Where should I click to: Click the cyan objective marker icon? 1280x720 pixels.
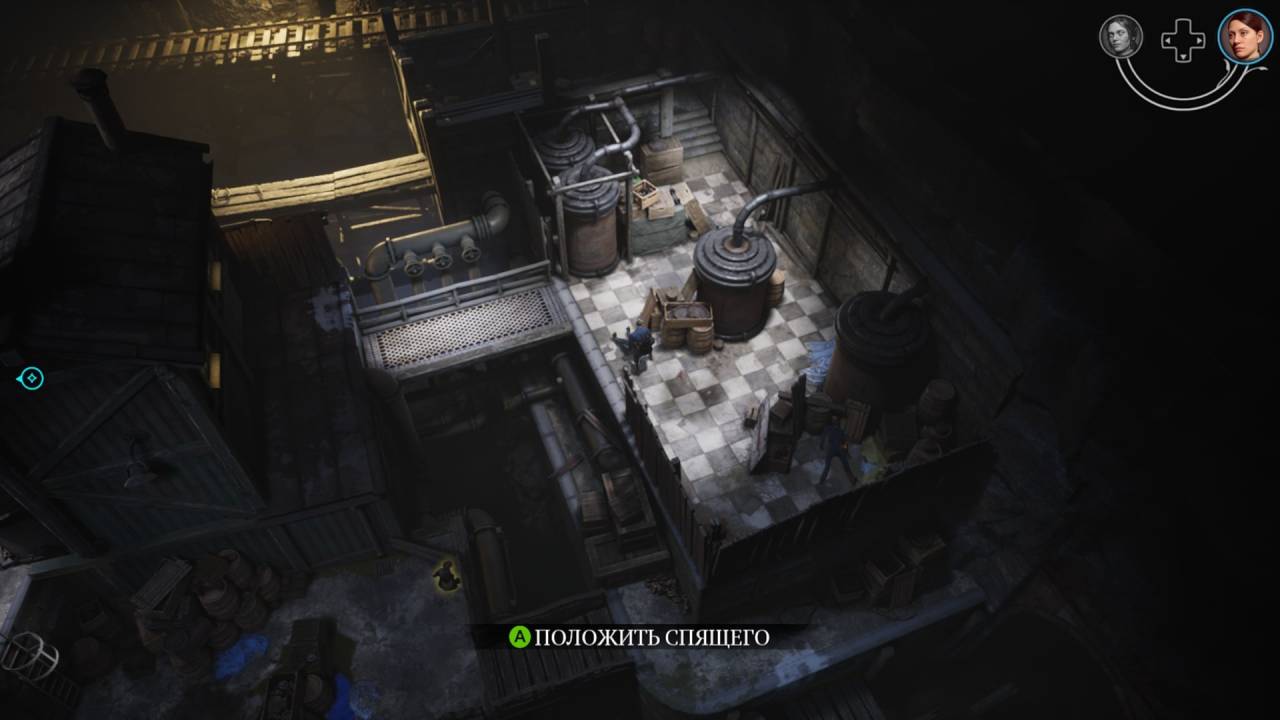pos(32,378)
